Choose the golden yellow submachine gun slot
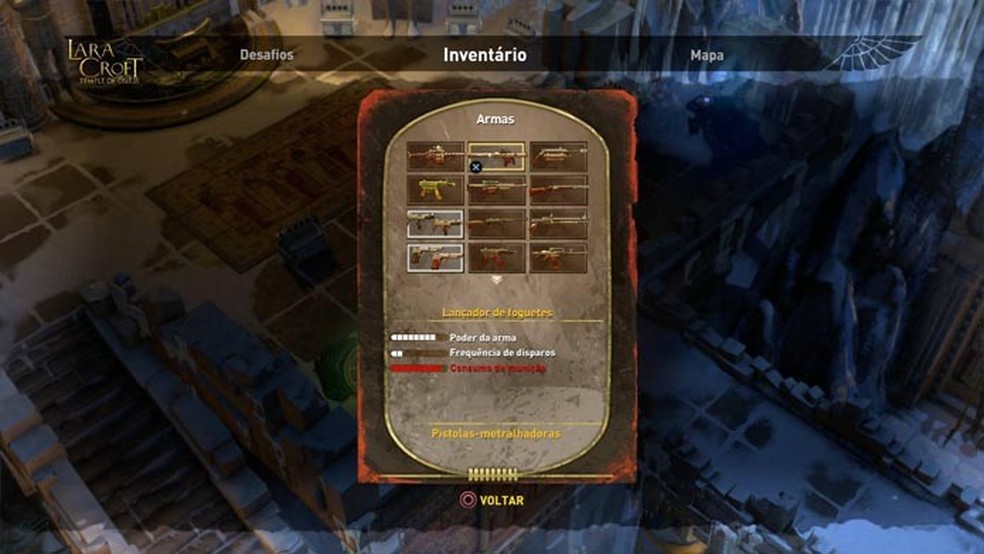The height and width of the screenshot is (554, 984). click(x=435, y=190)
